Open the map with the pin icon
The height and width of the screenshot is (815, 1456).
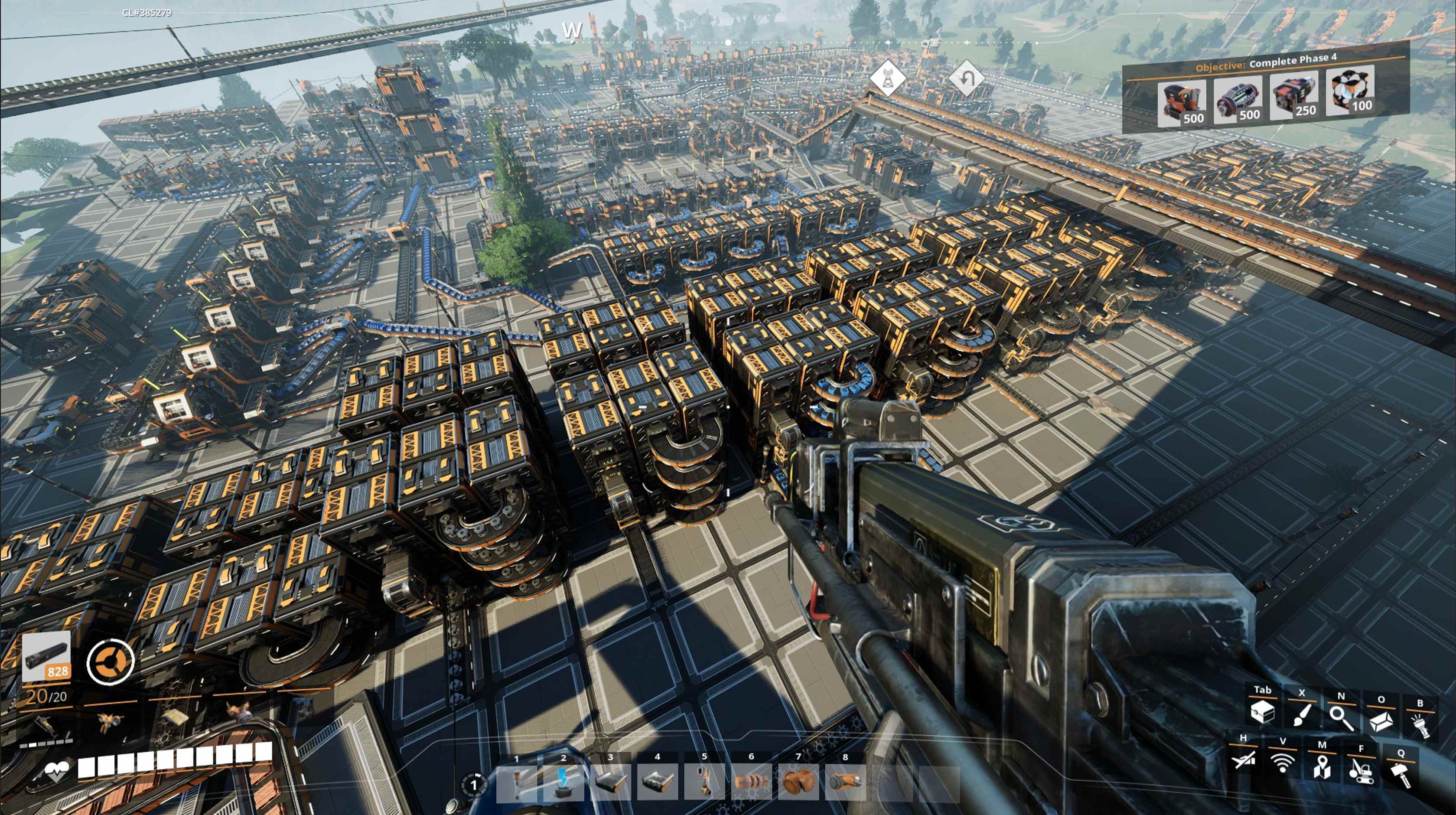pos(1322,766)
